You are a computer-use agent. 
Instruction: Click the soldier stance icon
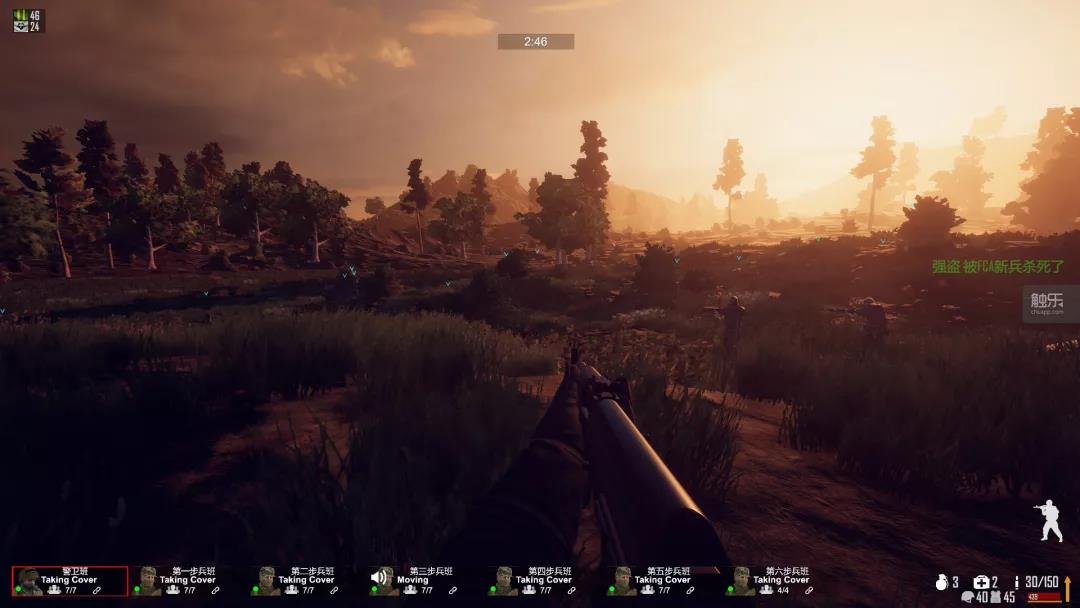pos(1049,521)
